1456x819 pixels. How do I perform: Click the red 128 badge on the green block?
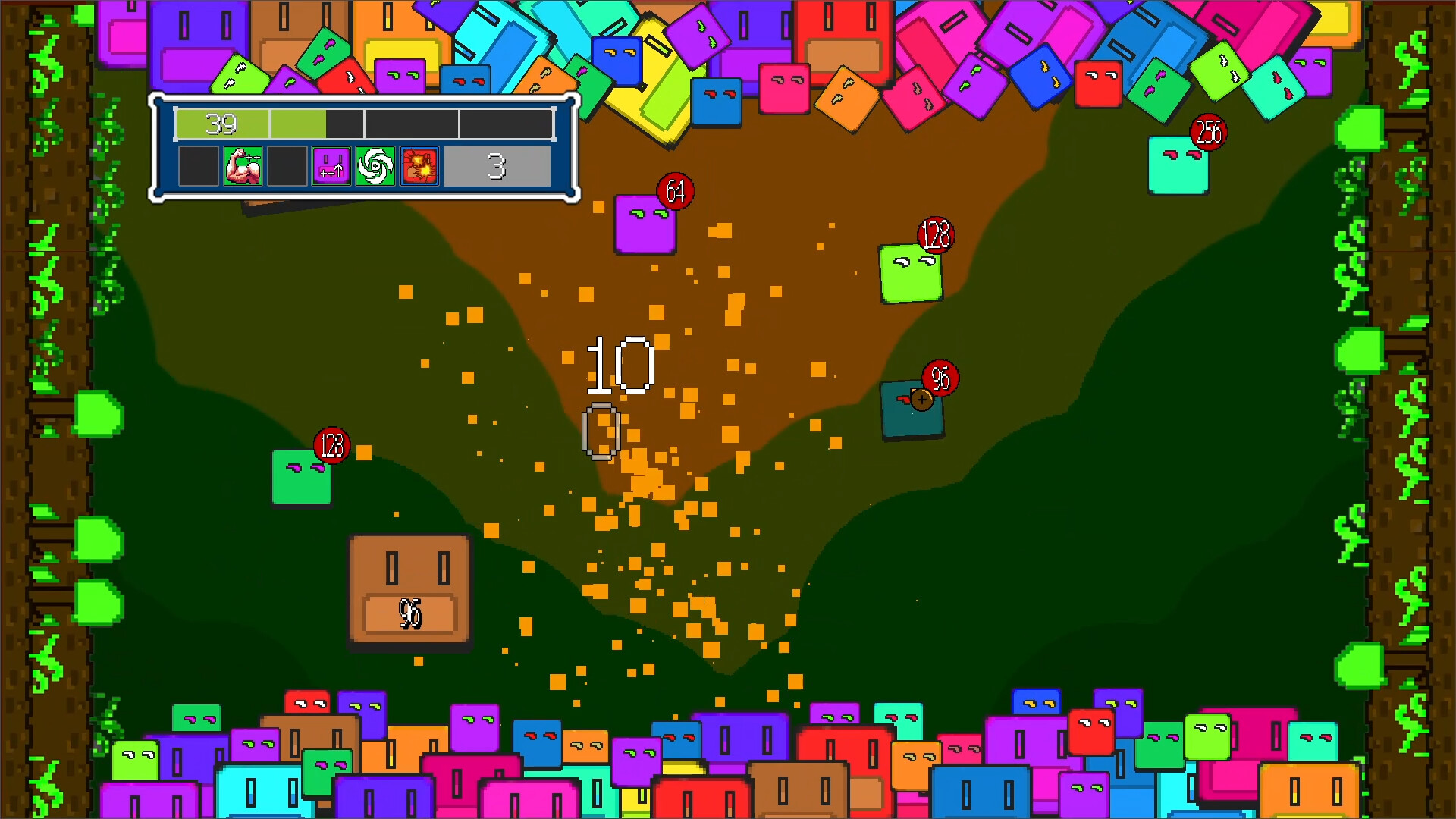click(935, 234)
